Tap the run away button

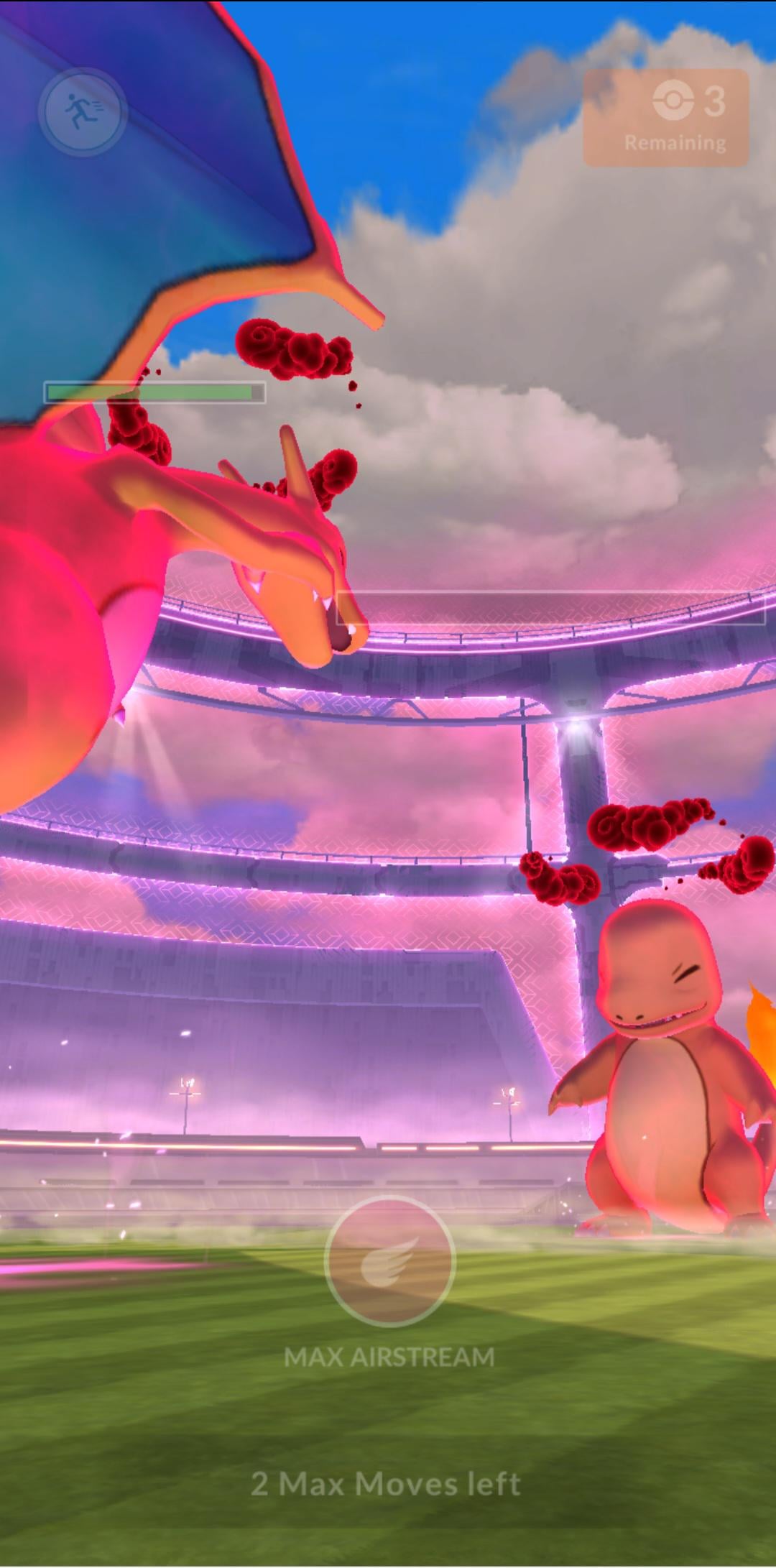83,111
